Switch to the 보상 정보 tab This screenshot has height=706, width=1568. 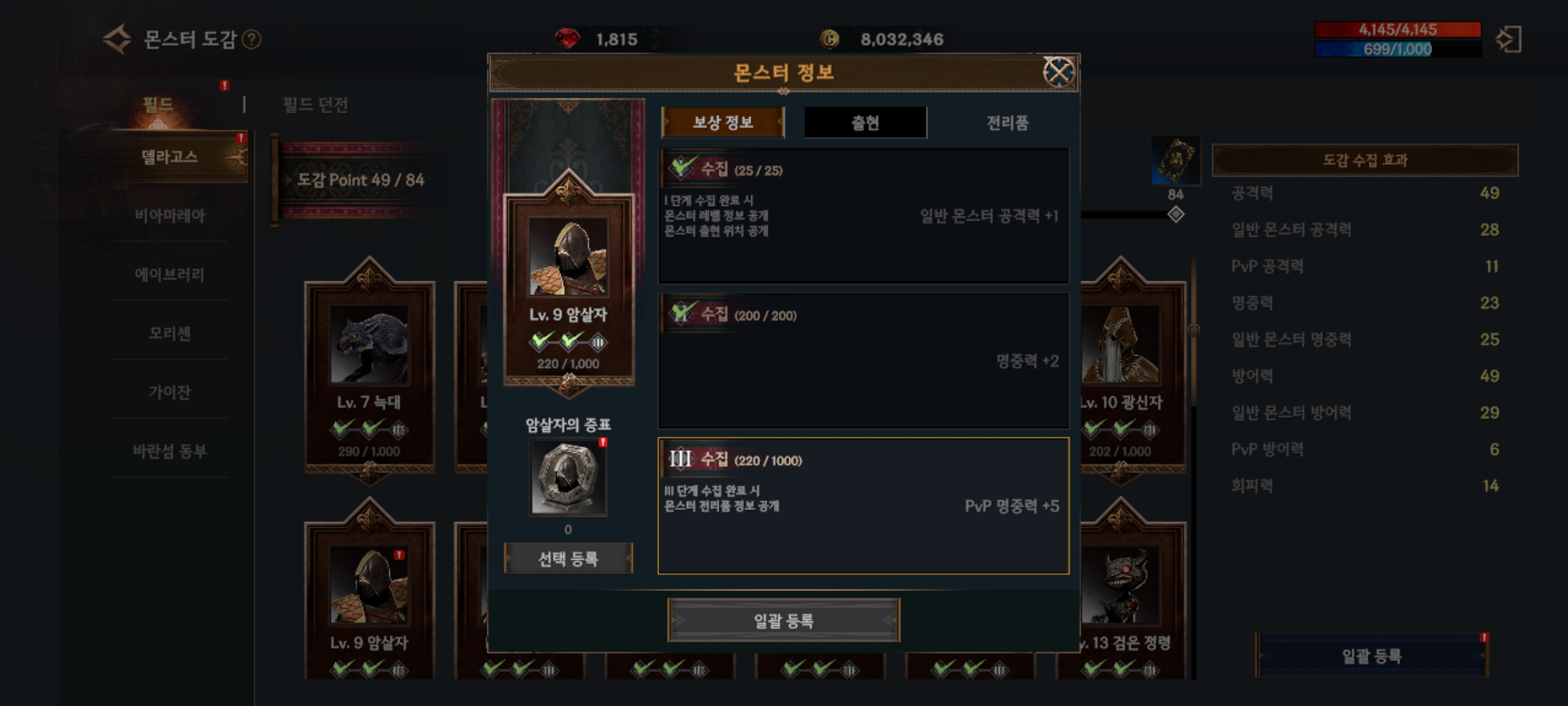click(723, 122)
